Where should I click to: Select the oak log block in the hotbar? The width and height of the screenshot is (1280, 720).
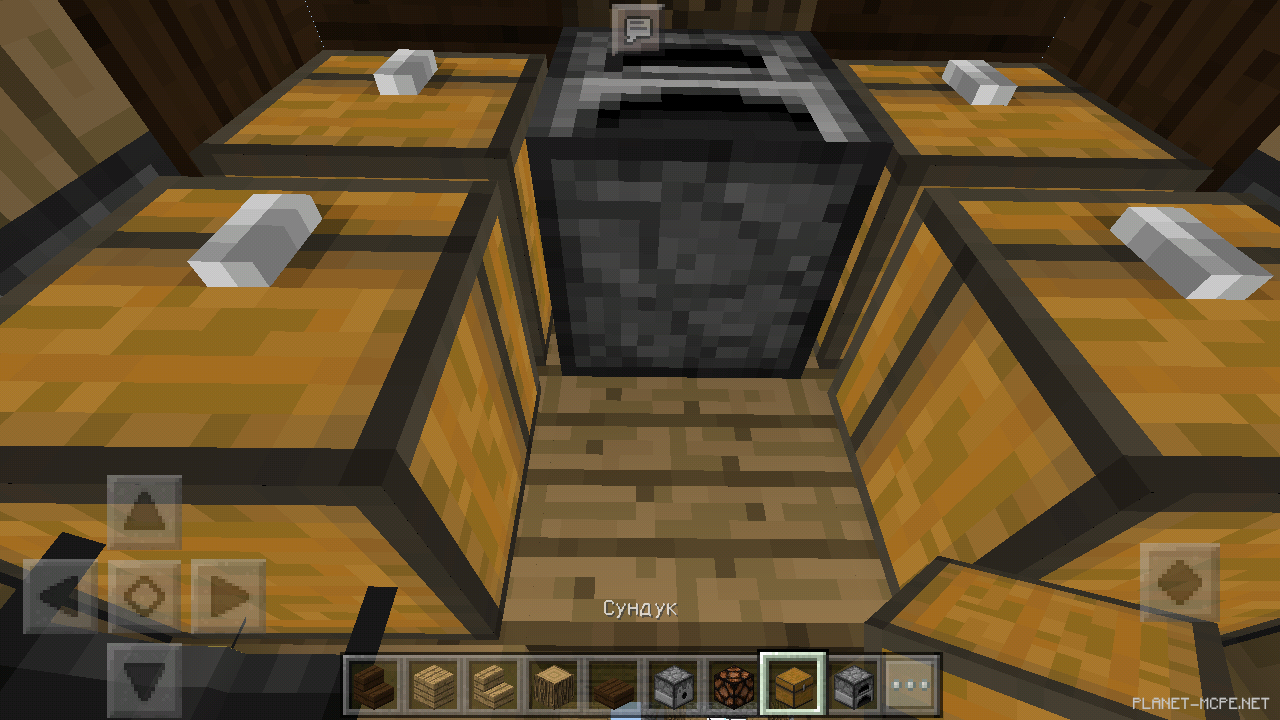551,687
